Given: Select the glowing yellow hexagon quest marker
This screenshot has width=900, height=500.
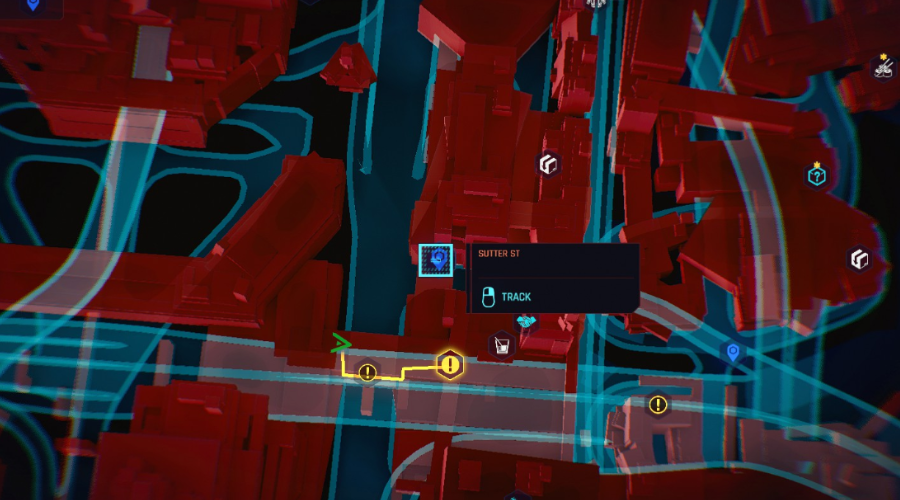Looking at the screenshot, I should [x=450, y=364].
